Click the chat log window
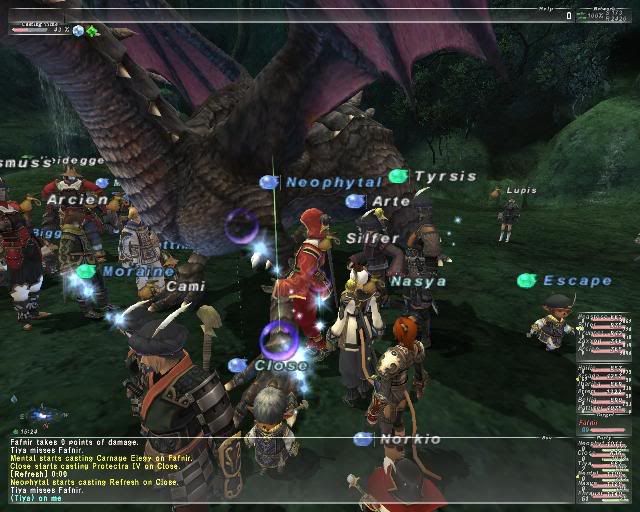This screenshot has height=512, width=640. pyautogui.click(x=290, y=469)
